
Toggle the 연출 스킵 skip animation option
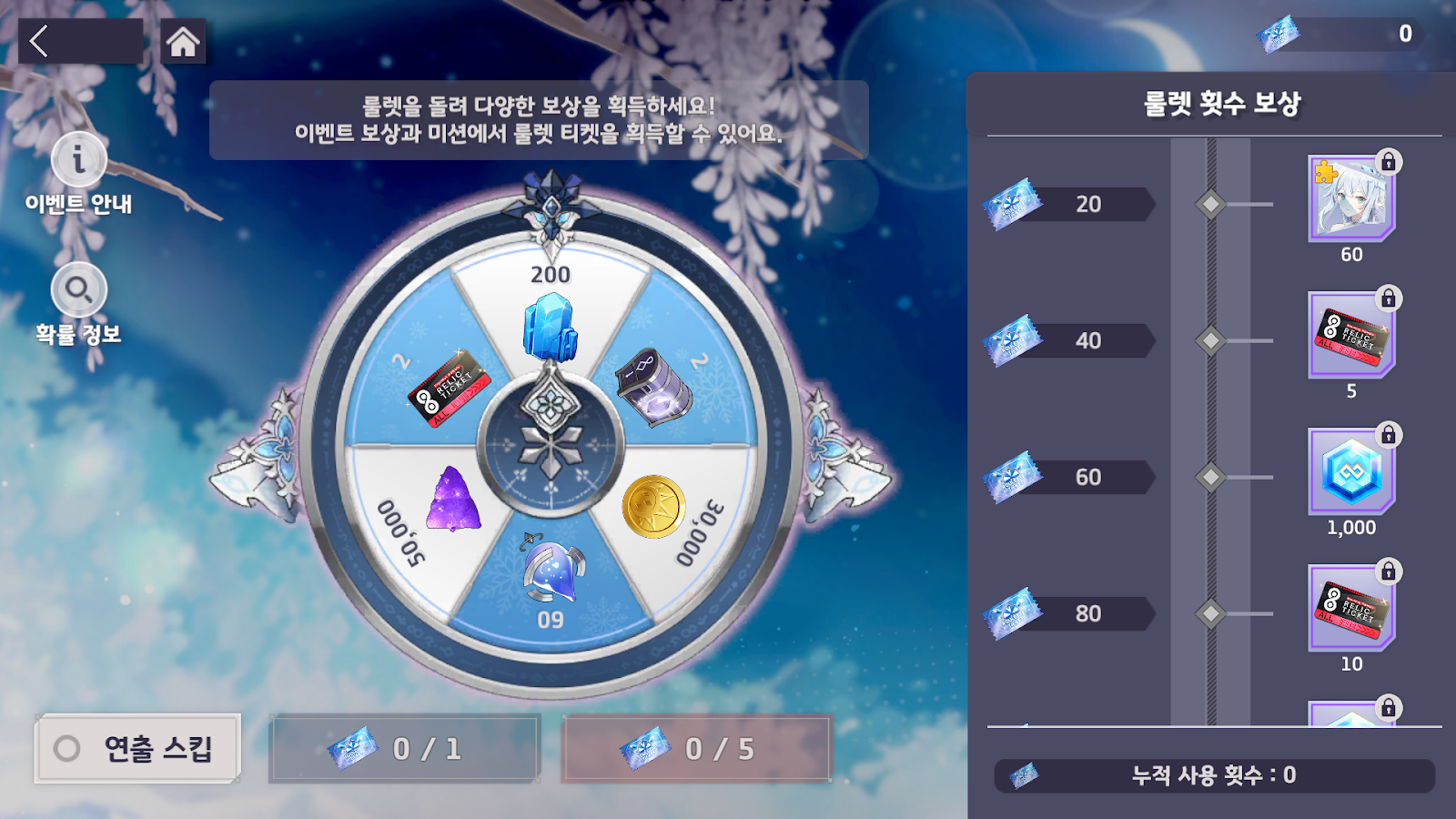click(136, 747)
